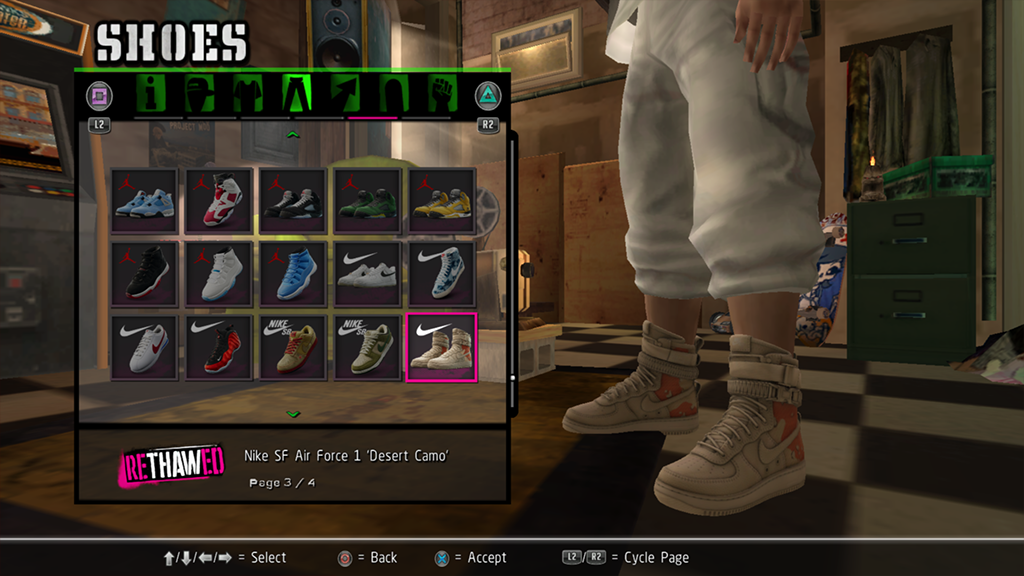The height and width of the screenshot is (576, 1024).
Task: Select the olive green Nike SB Dunk
Action: tap(368, 347)
